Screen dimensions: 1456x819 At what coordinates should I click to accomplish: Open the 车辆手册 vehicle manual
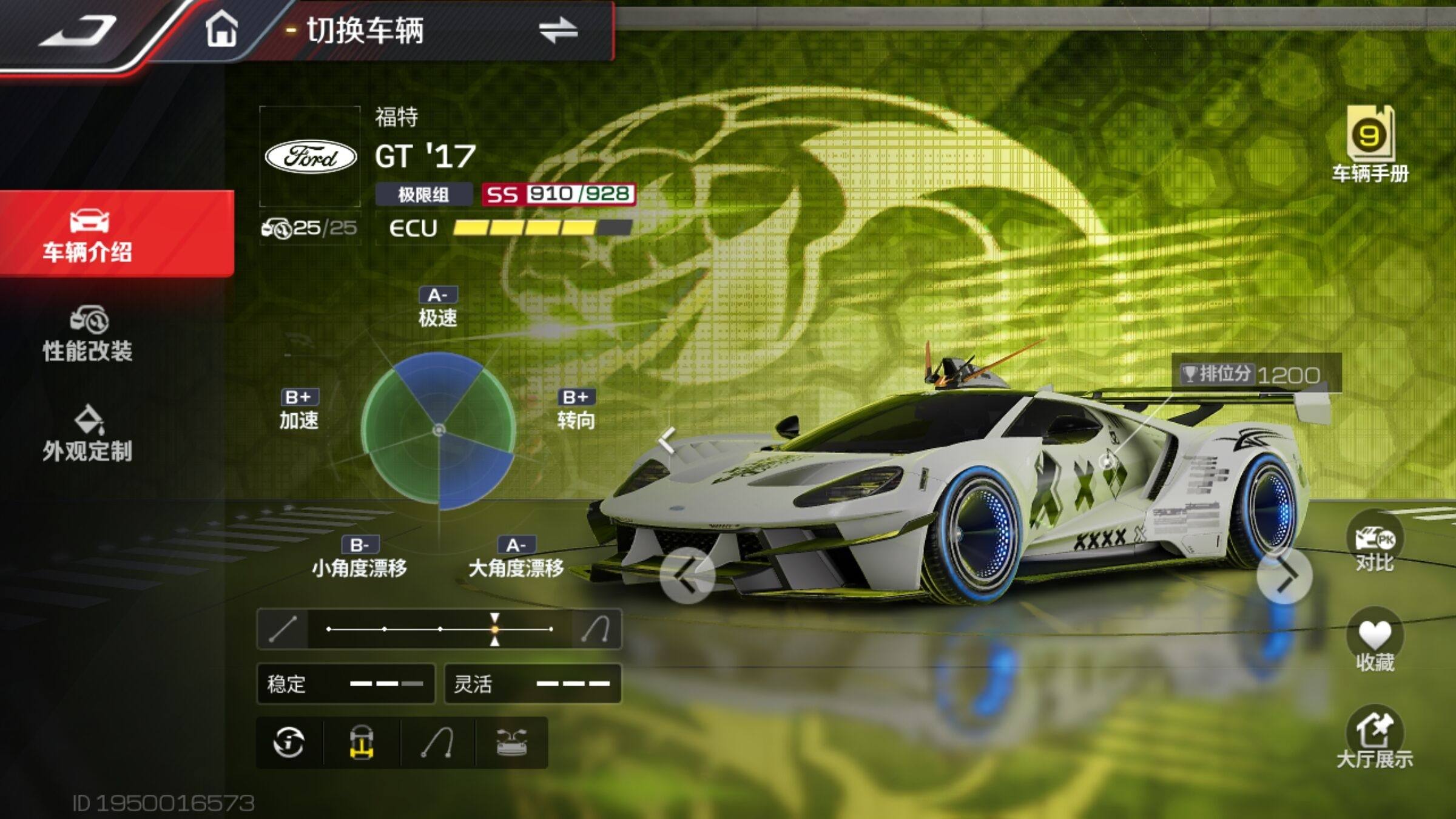pos(1370,144)
